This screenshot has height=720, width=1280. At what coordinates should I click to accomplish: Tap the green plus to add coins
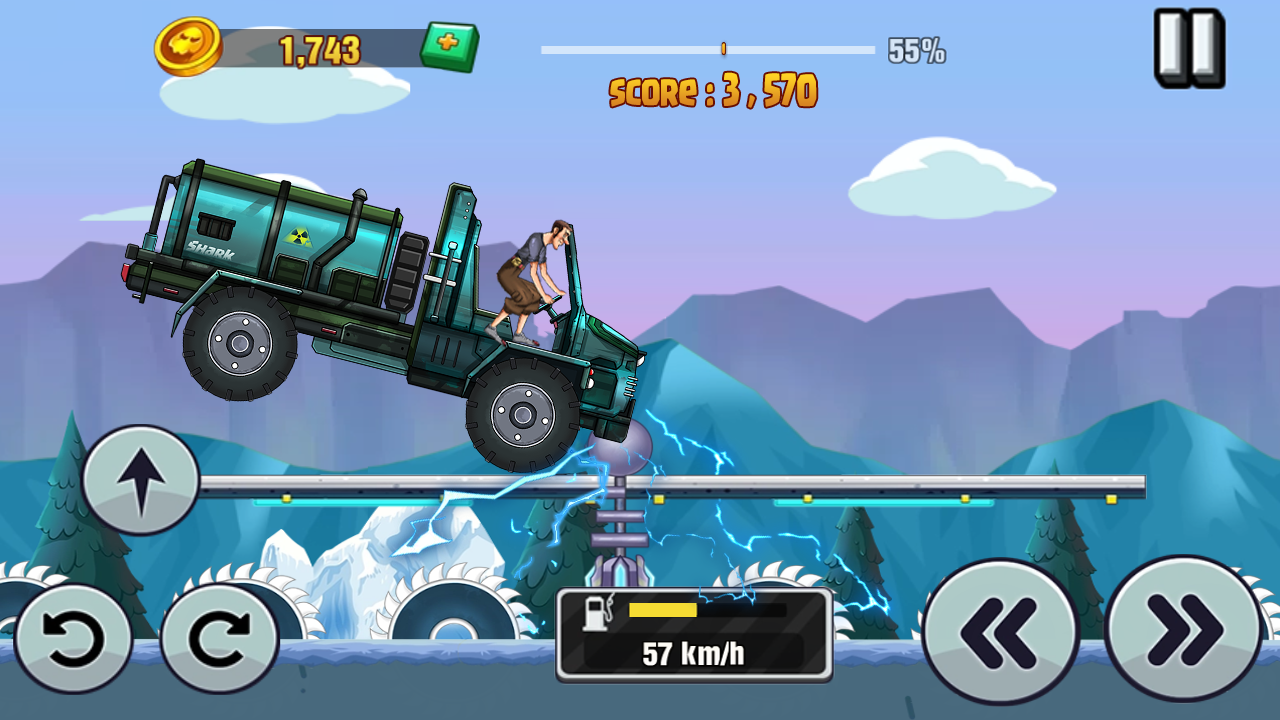pyautogui.click(x=449, y=47)
